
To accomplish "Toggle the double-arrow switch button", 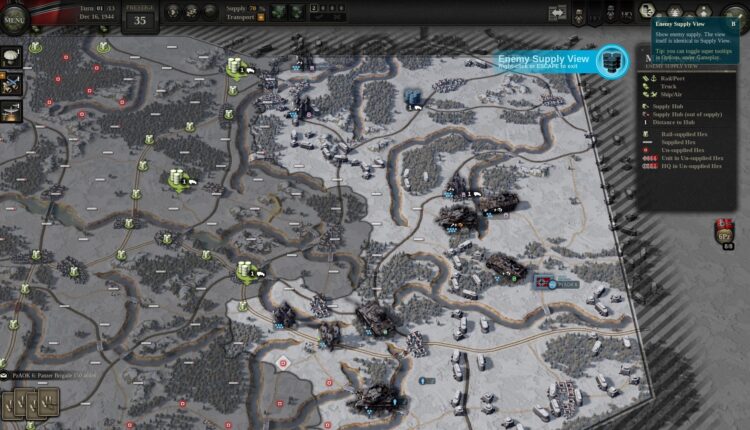I will (558, 13).
